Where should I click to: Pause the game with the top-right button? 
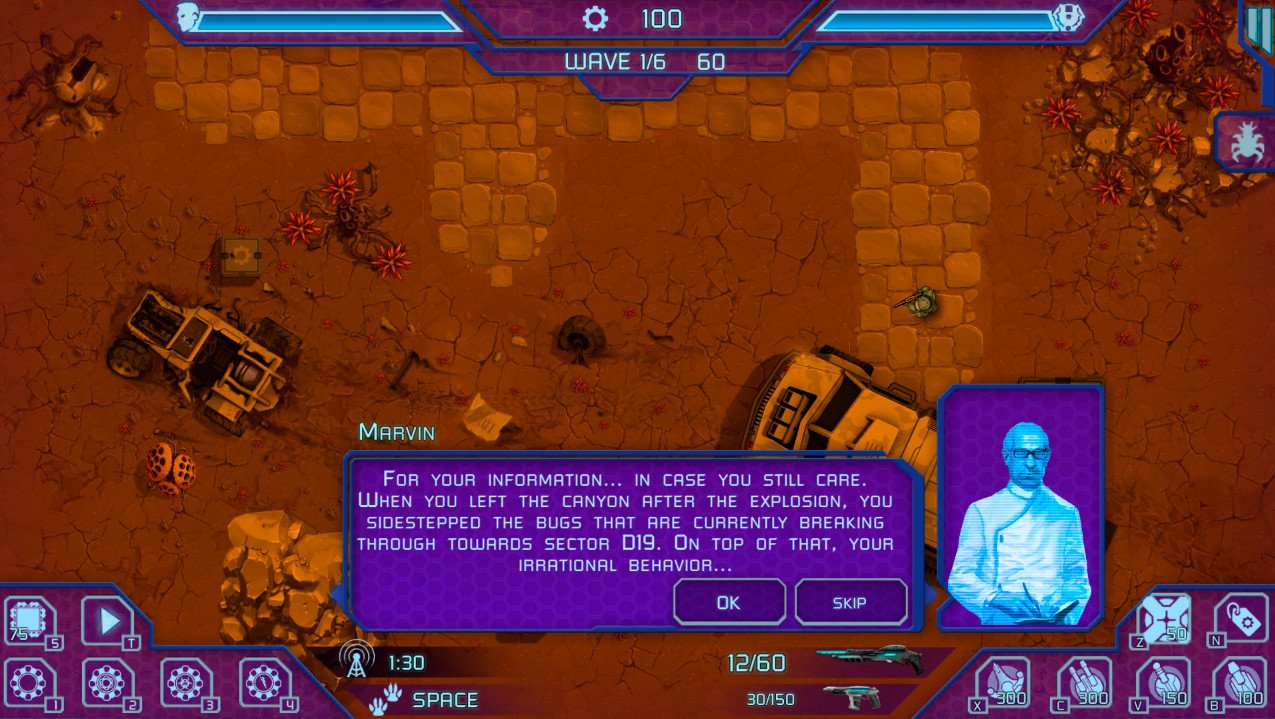(x=1256, y=26)
